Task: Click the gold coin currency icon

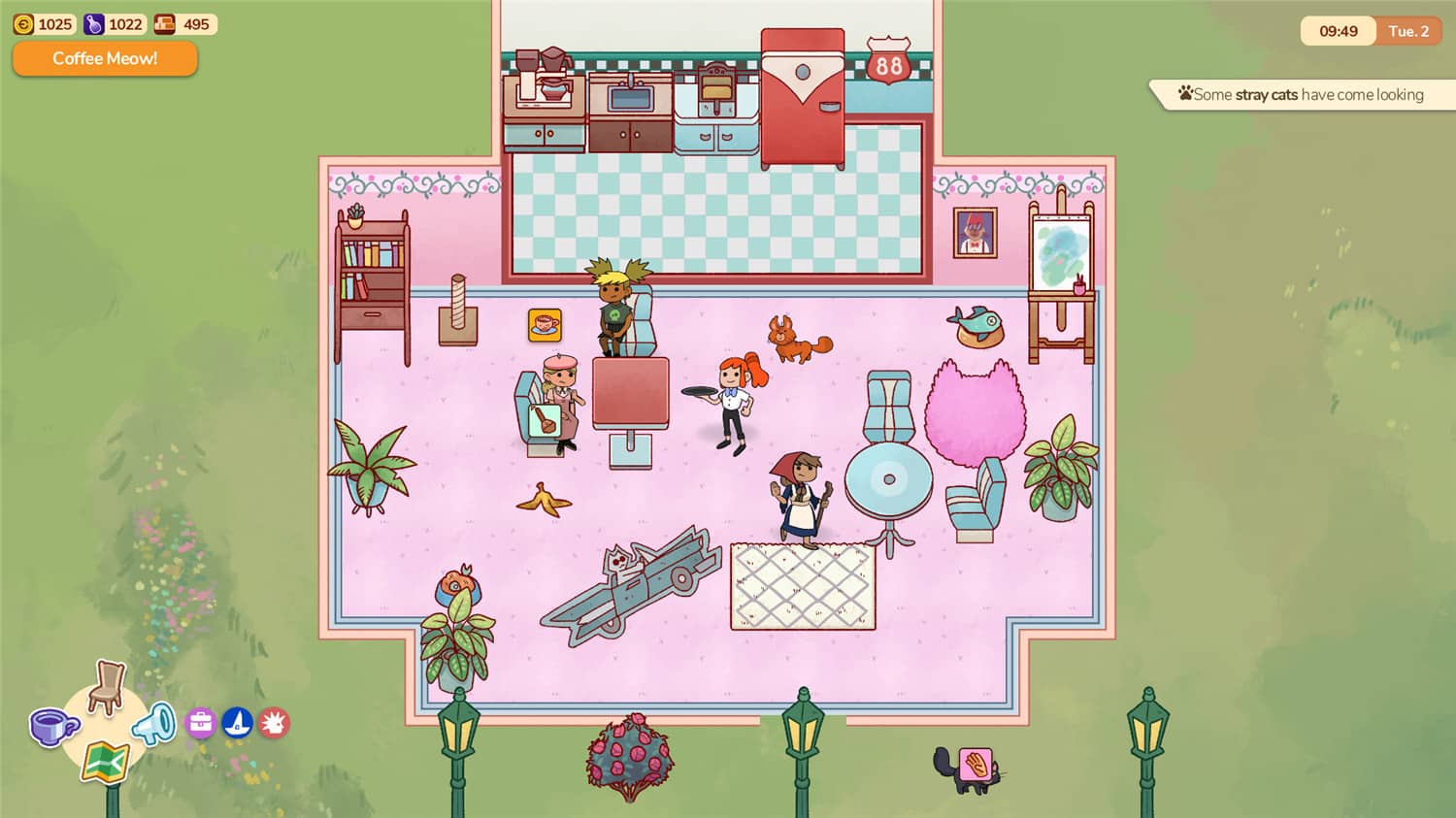Action: (26, 23)
